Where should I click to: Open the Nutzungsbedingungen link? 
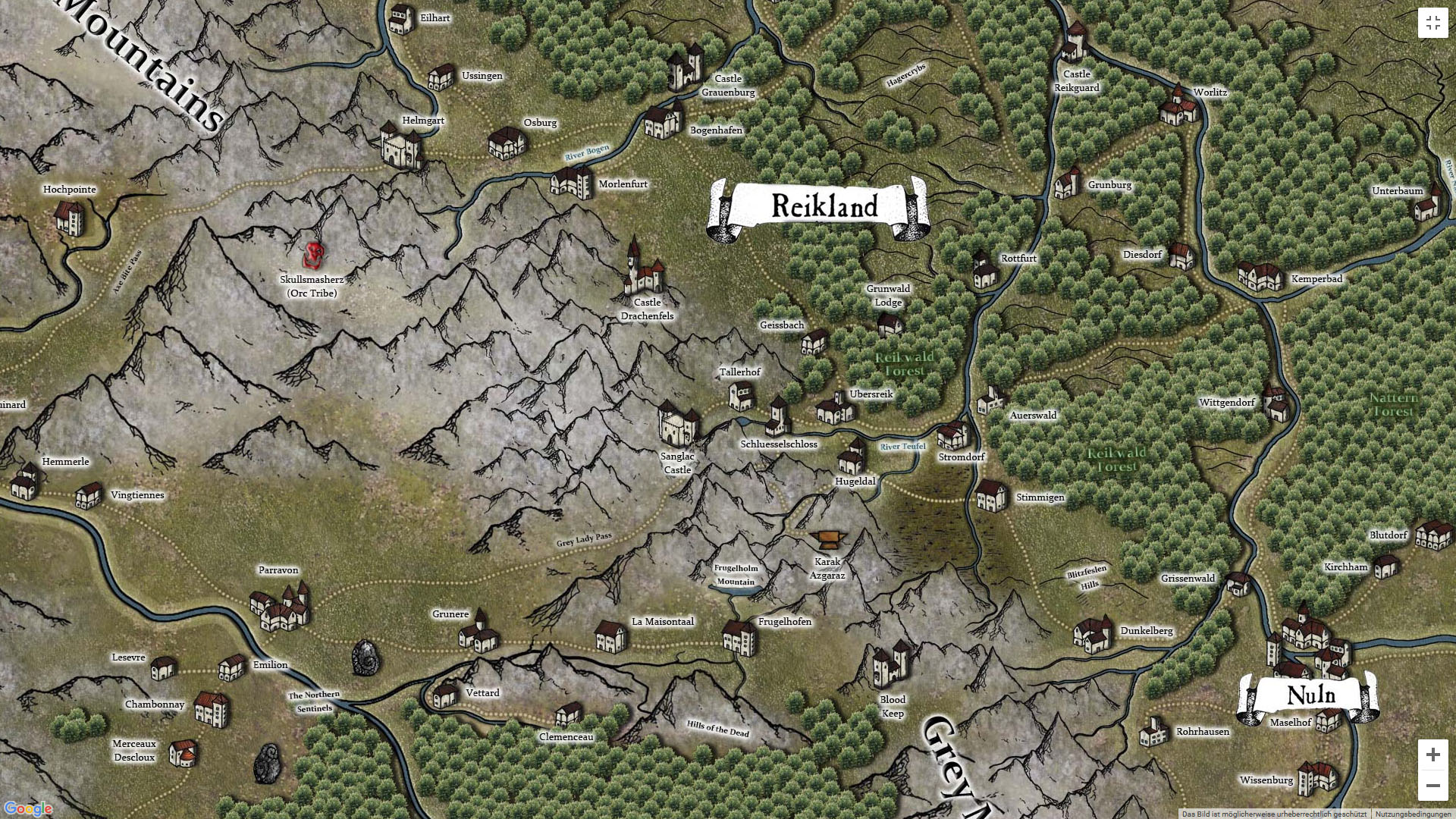click(1413, 814)
